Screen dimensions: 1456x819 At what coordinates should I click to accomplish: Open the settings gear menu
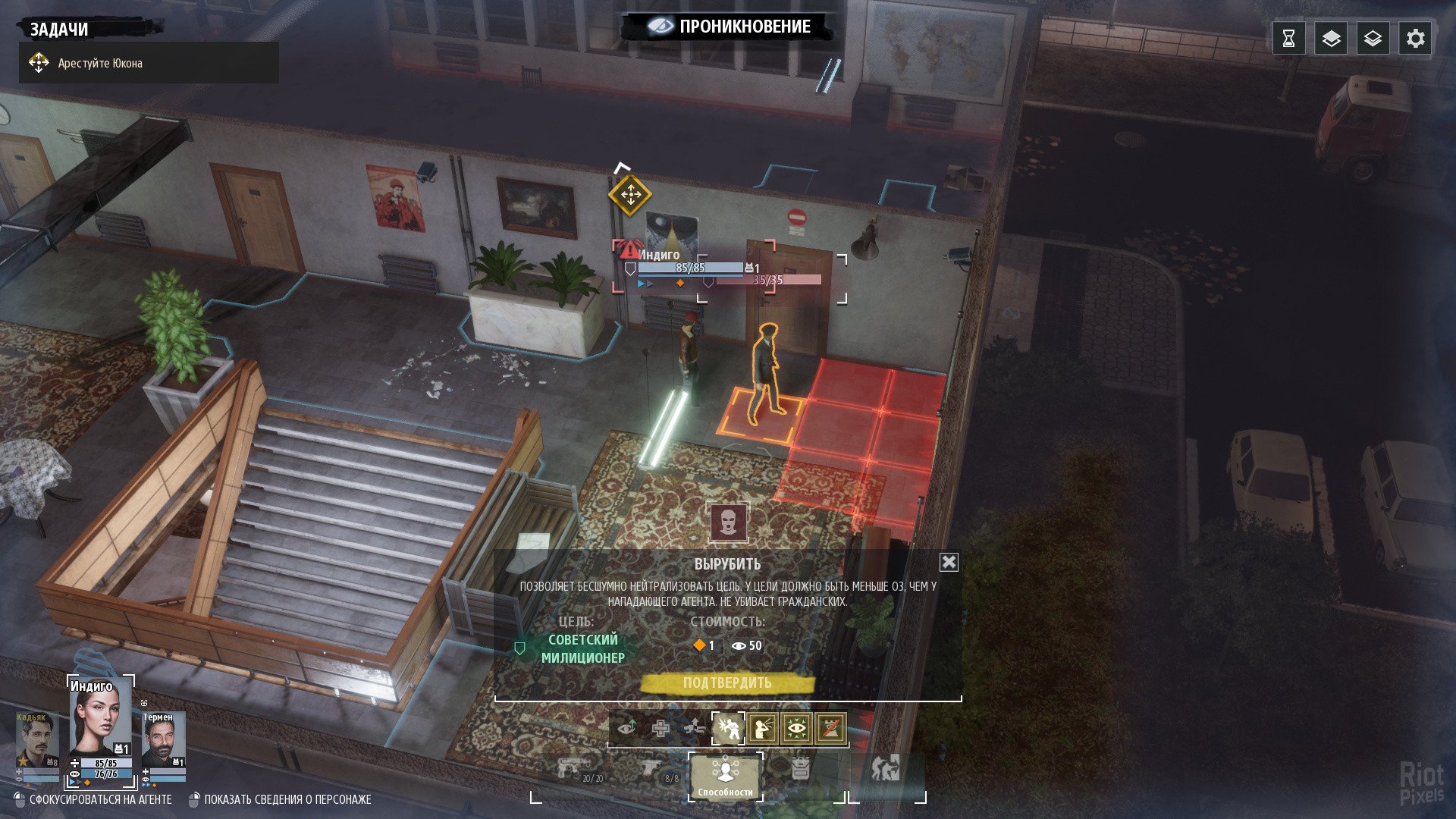(1415, 39)
